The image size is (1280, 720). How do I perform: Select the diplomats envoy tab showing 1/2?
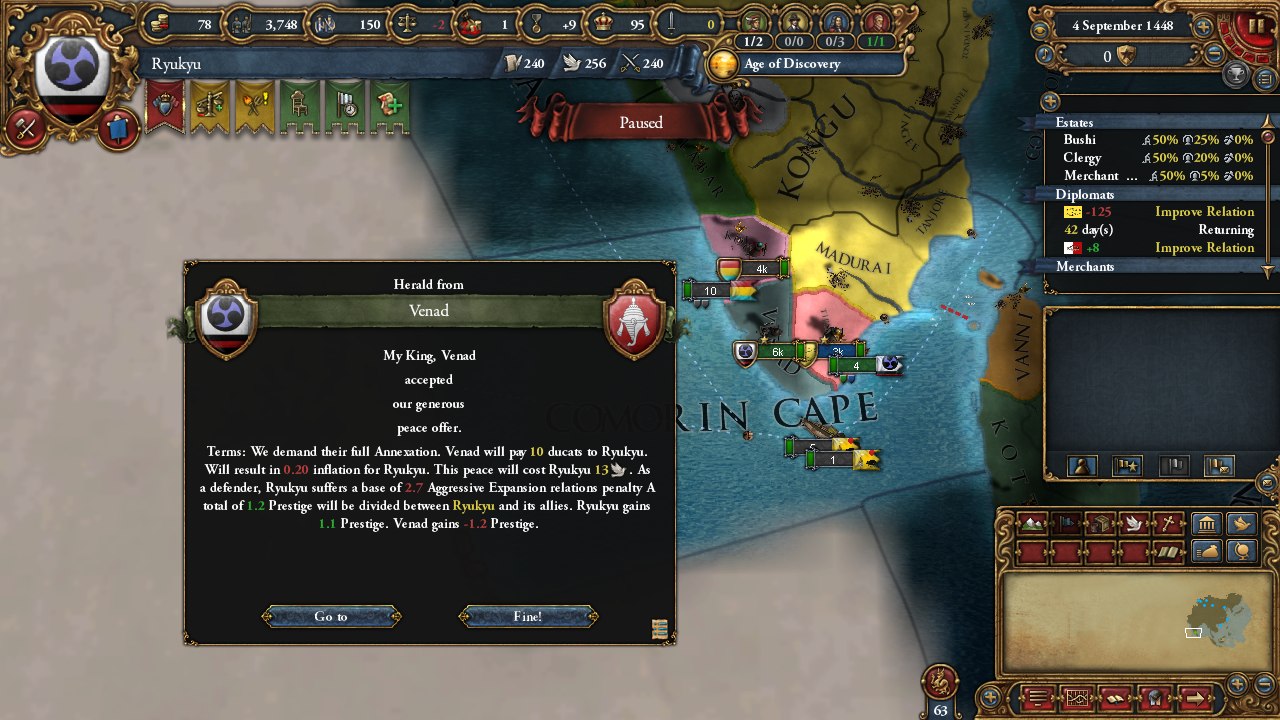tap(752, 42)
